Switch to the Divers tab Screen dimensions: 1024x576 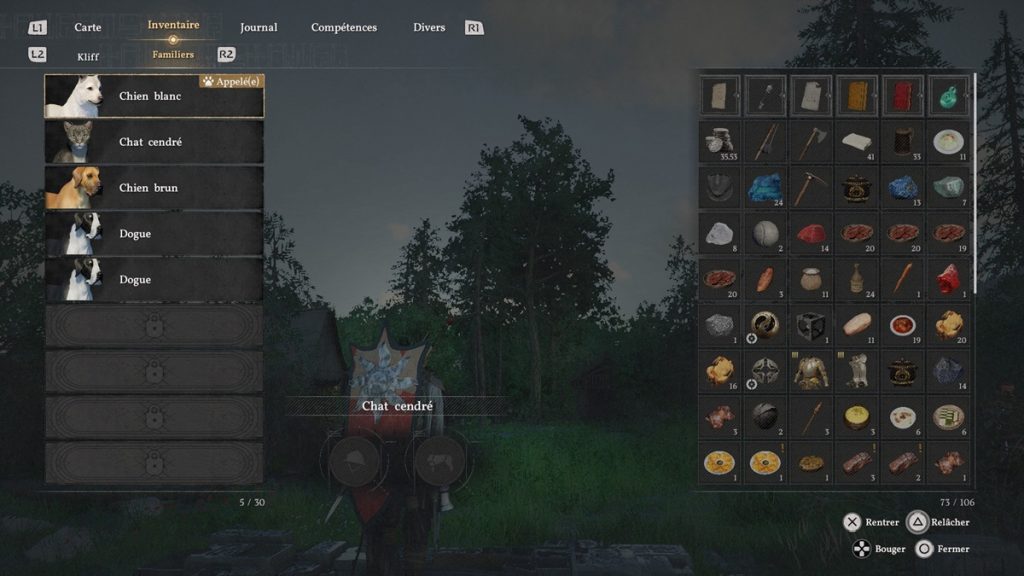429,27
